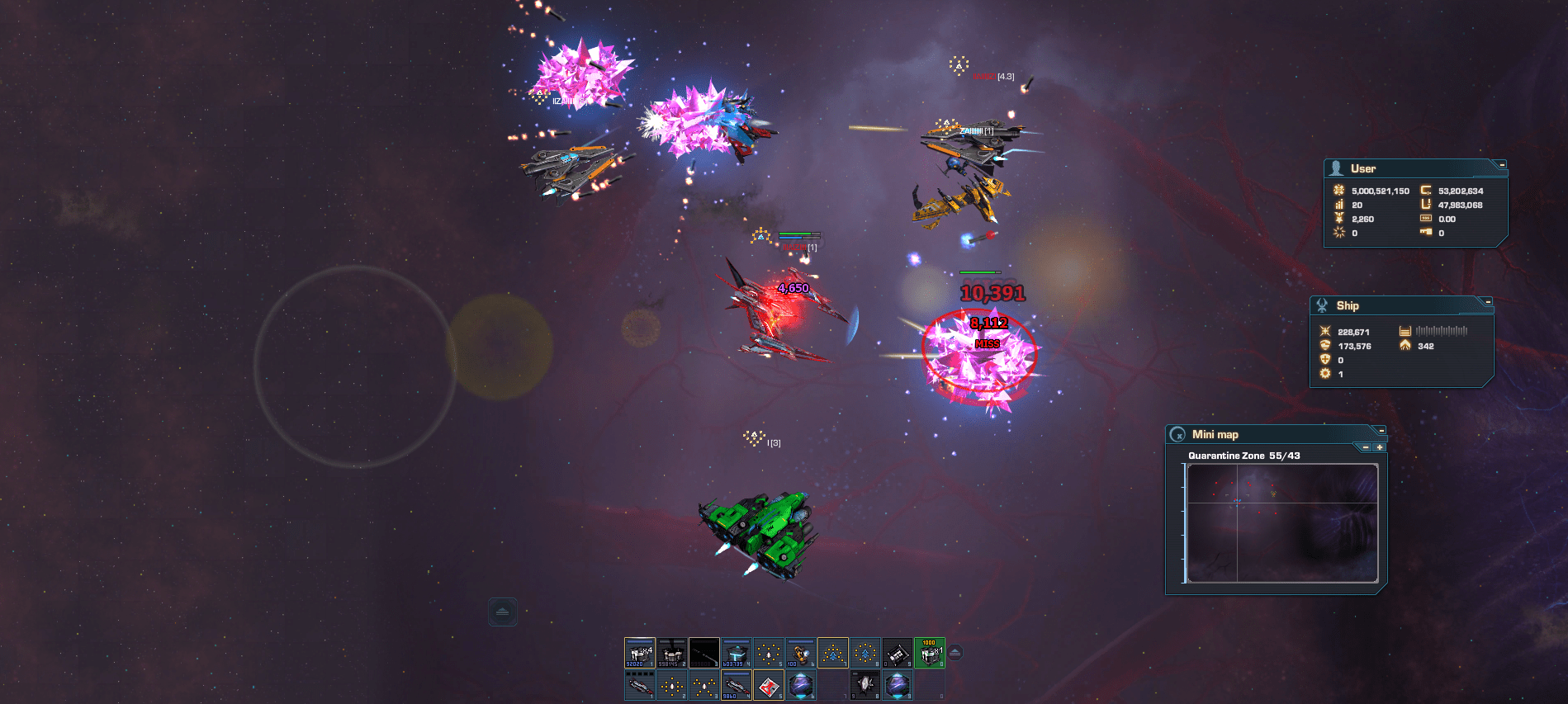
Task: Select the x4 ammo slot with 92020 count
Action: [x=639, y=653]
